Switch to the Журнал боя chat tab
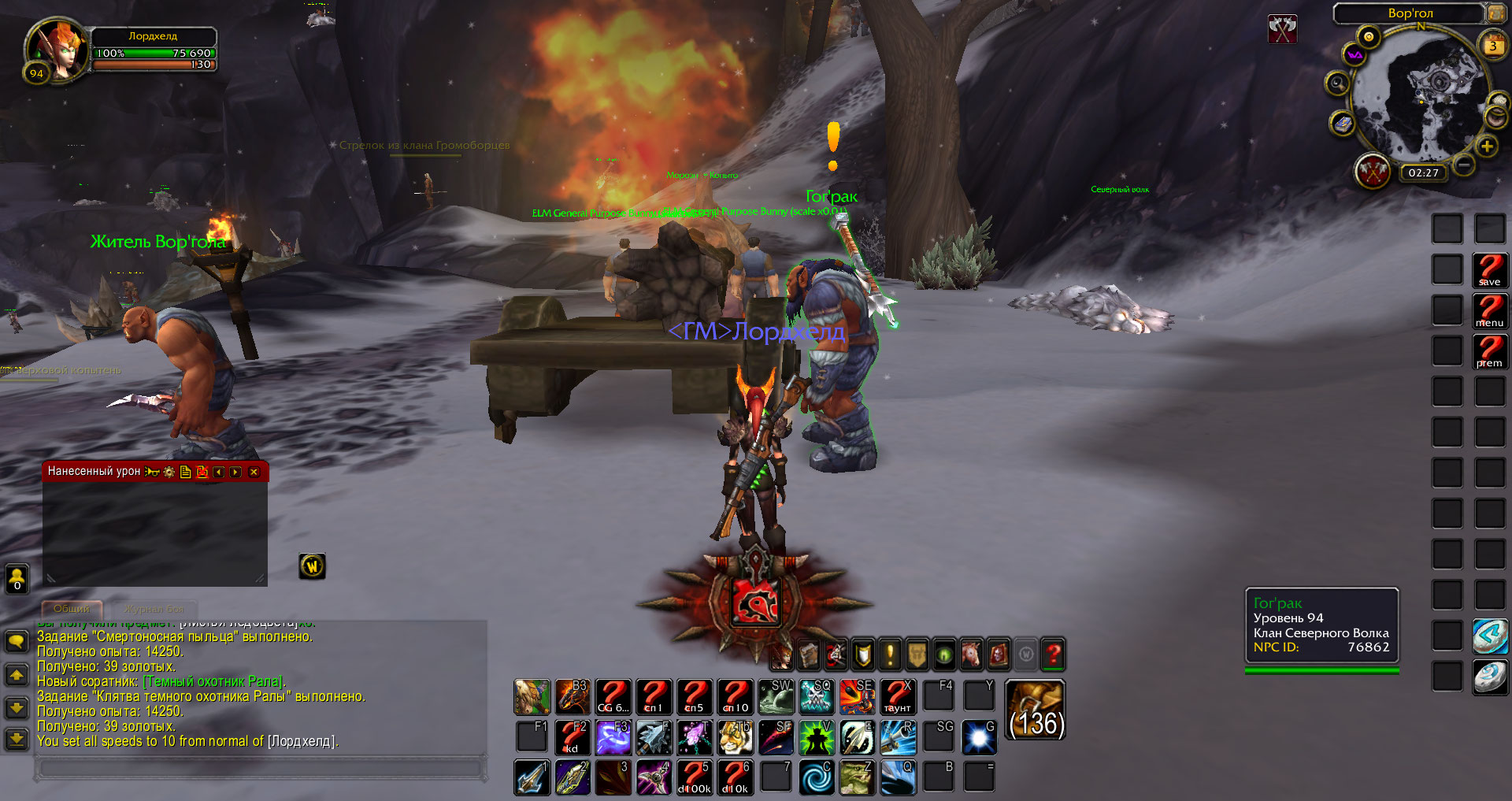Viewport: 1512px width, 801px height. [x=154, y=609]
